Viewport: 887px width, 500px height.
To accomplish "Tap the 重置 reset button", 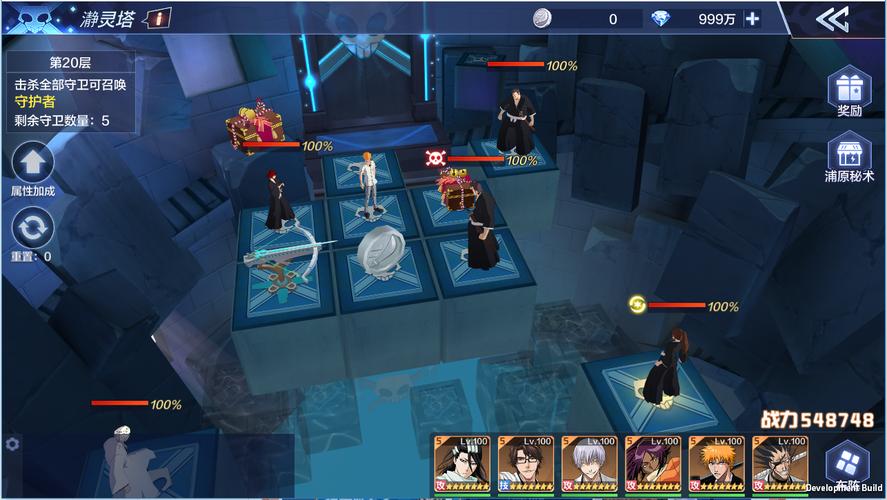I will (32, 230).
